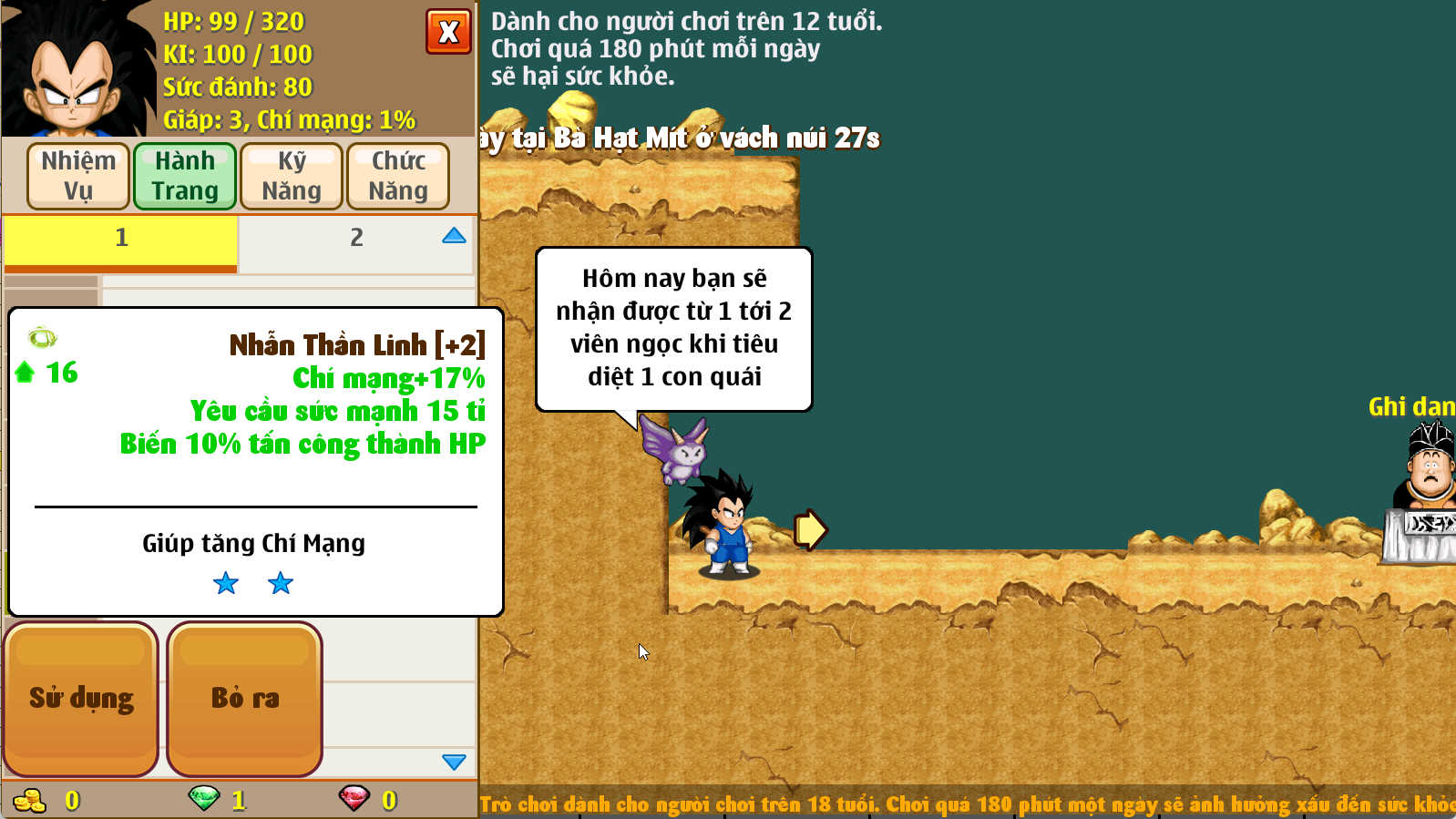Open the Kỹ Năng tab

(x=292, y=175)
